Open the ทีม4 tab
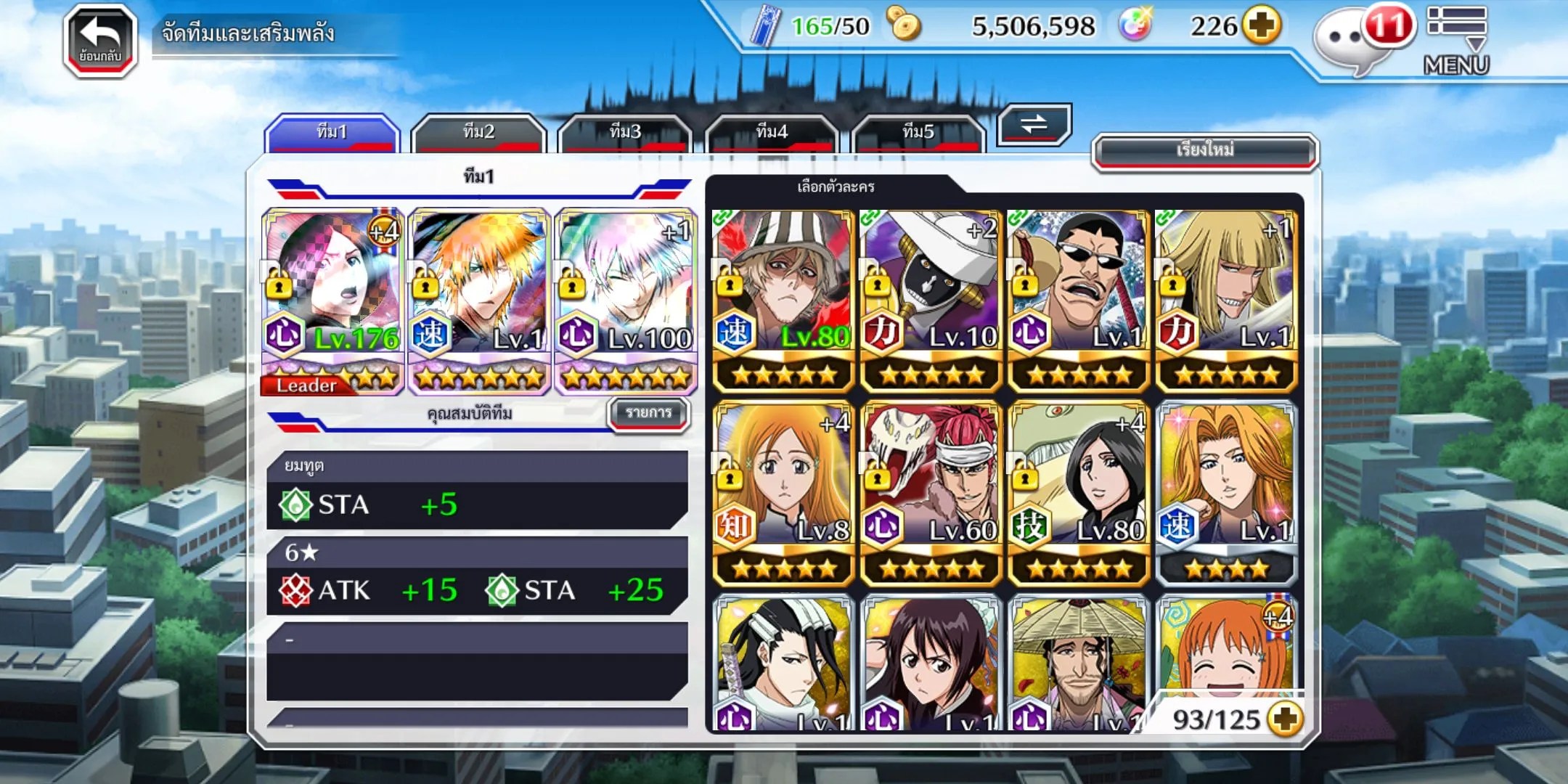1568x784 pixels. tap(772, 133)
